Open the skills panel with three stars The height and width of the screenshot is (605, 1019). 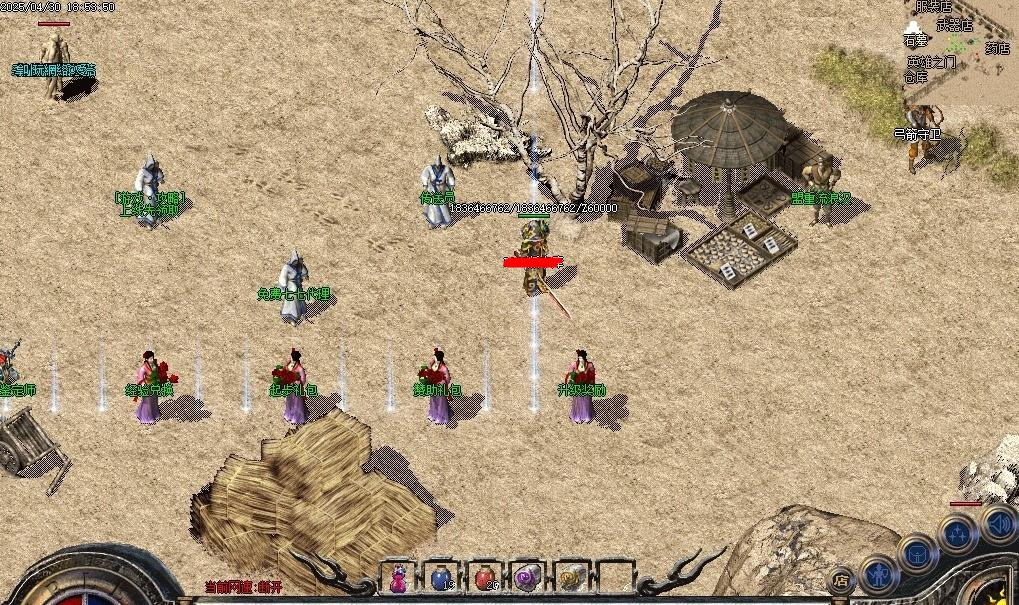[957, 533]
